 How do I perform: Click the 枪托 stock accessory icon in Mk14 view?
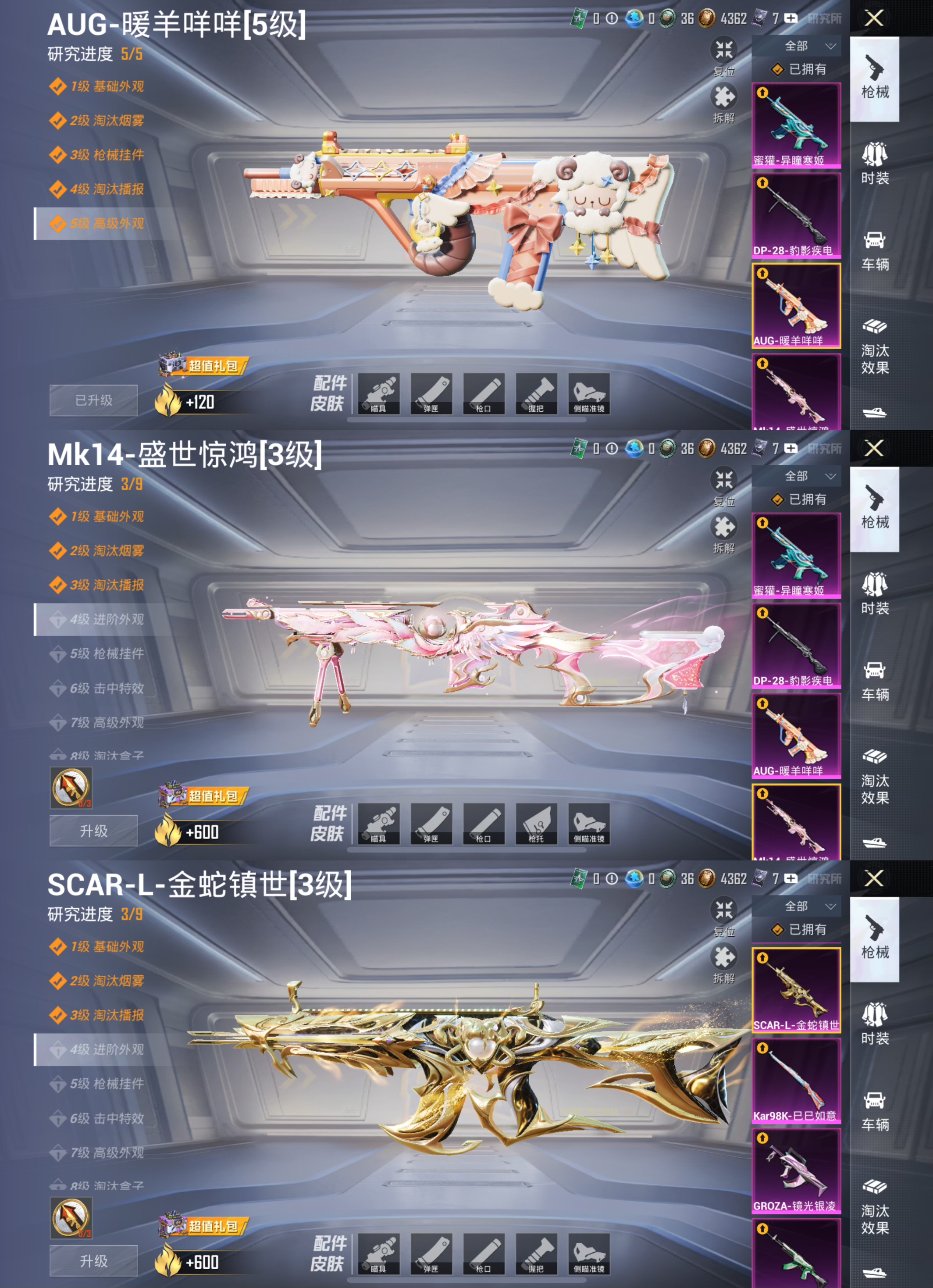537,825
